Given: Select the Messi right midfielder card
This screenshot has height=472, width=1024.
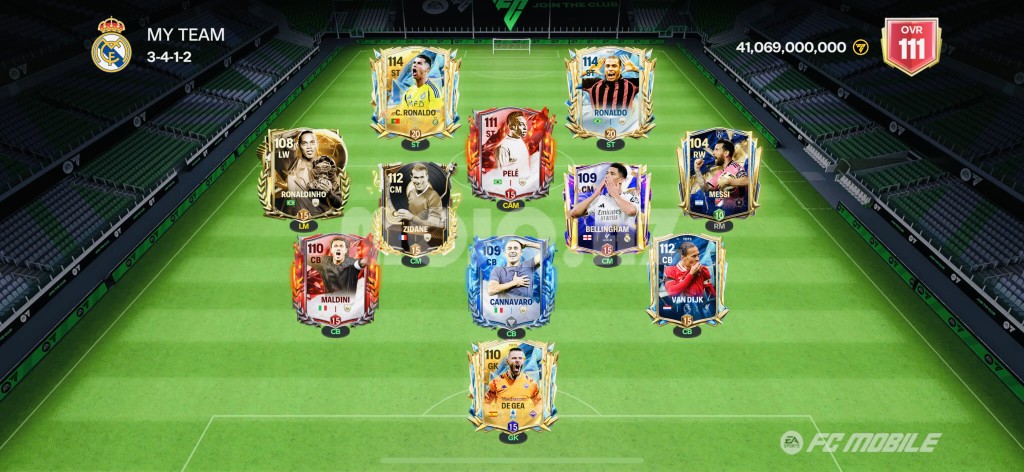Looking at the screenshot, I should tap(719, 173).
